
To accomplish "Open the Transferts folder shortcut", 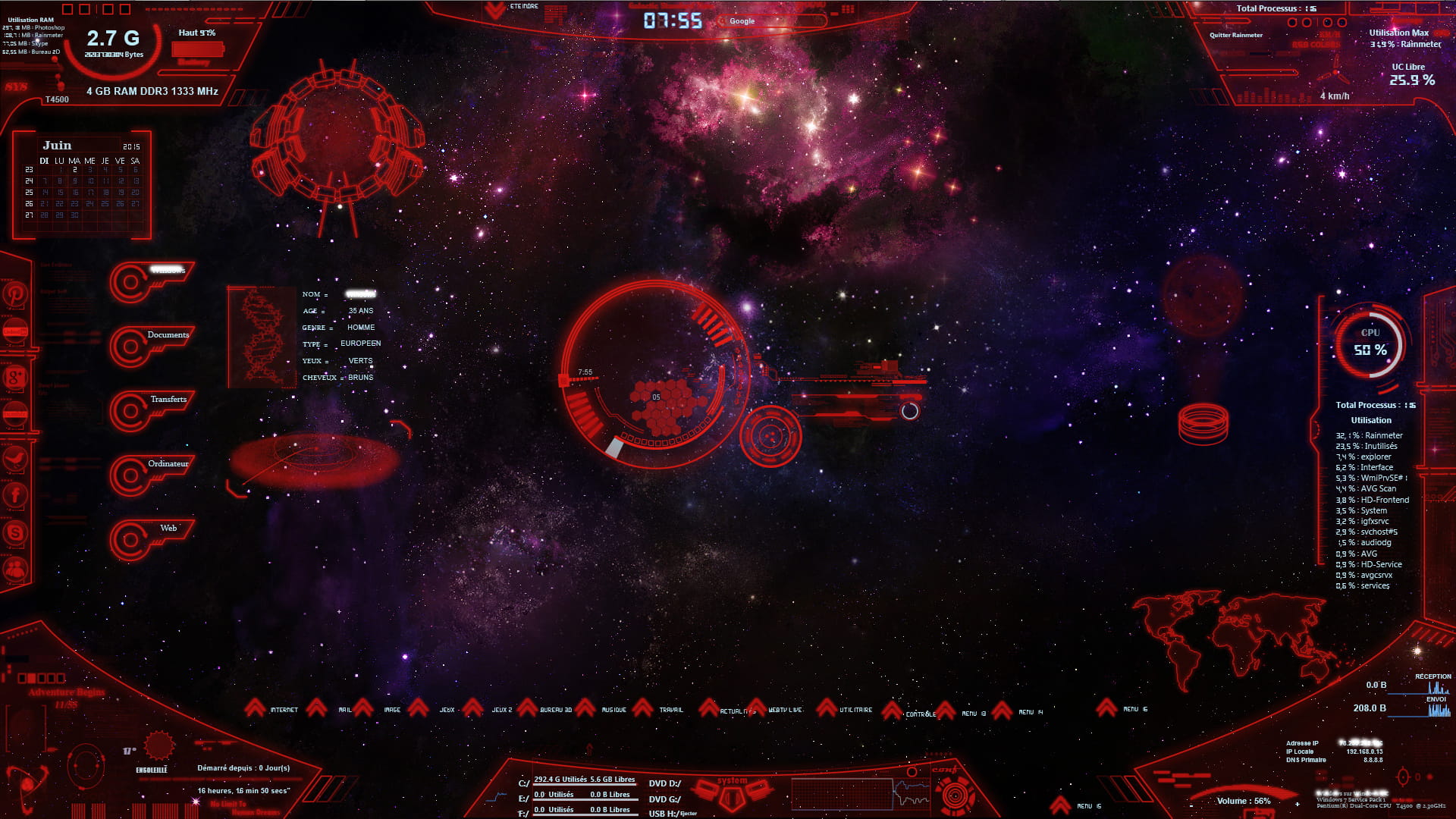I will 168,400.
